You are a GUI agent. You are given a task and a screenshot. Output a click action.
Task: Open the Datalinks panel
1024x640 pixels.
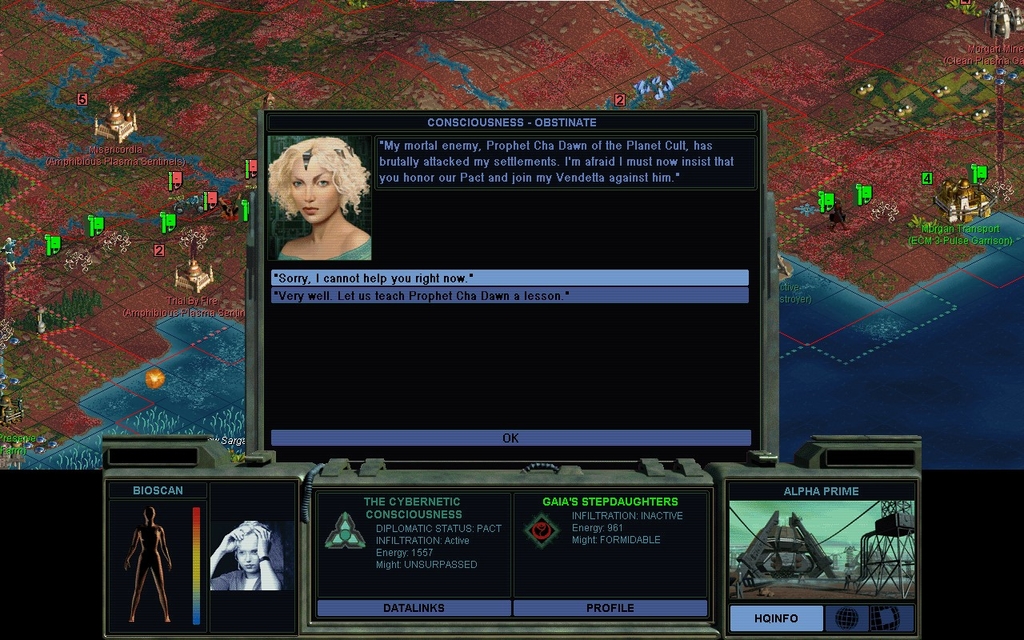[414, 608]
